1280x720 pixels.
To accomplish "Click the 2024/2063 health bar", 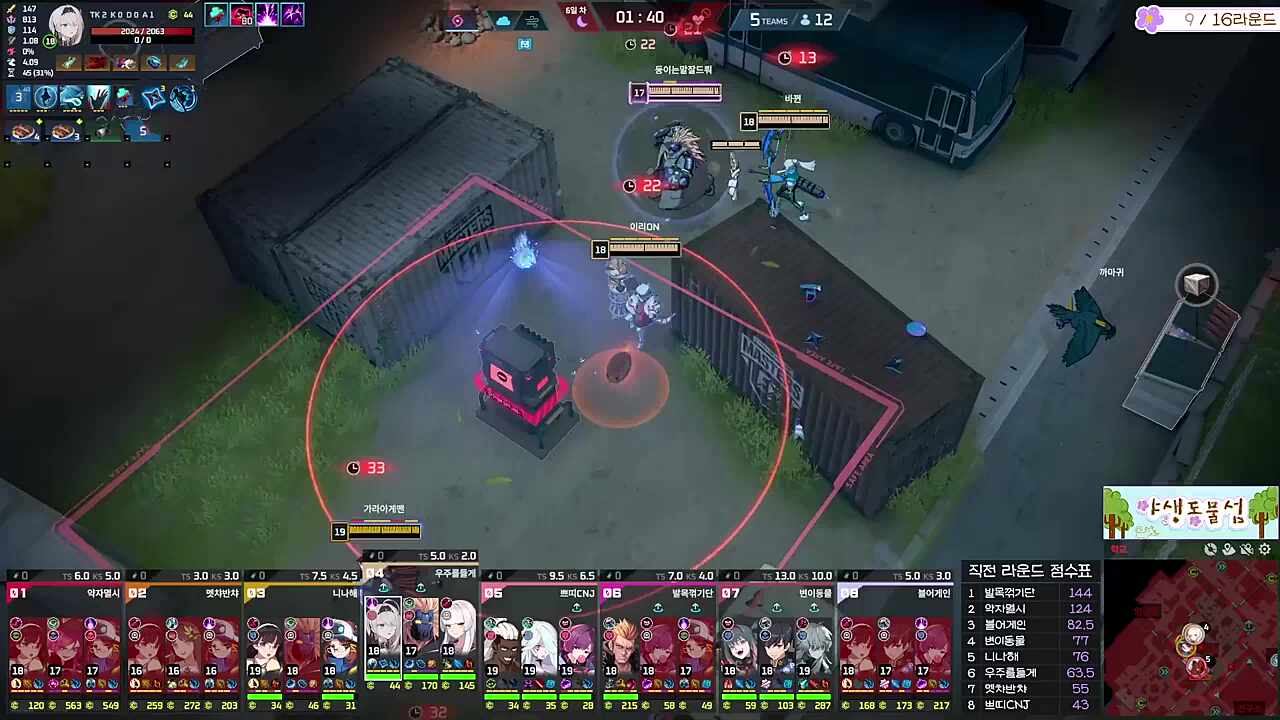I will click(142, 32).
